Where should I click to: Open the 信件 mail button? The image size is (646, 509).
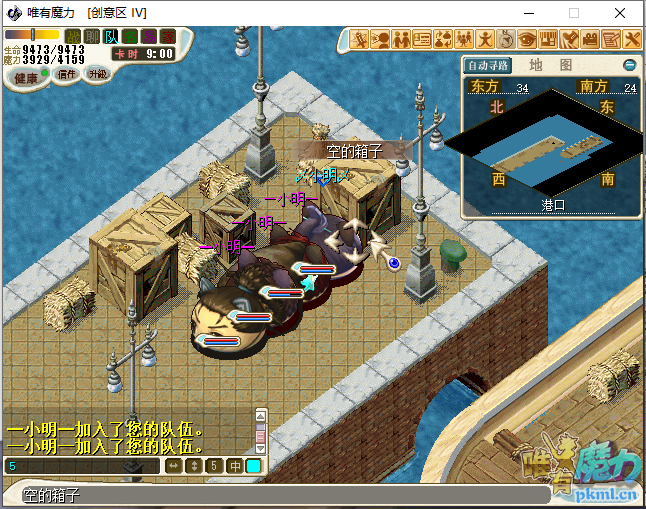[66, 74]
